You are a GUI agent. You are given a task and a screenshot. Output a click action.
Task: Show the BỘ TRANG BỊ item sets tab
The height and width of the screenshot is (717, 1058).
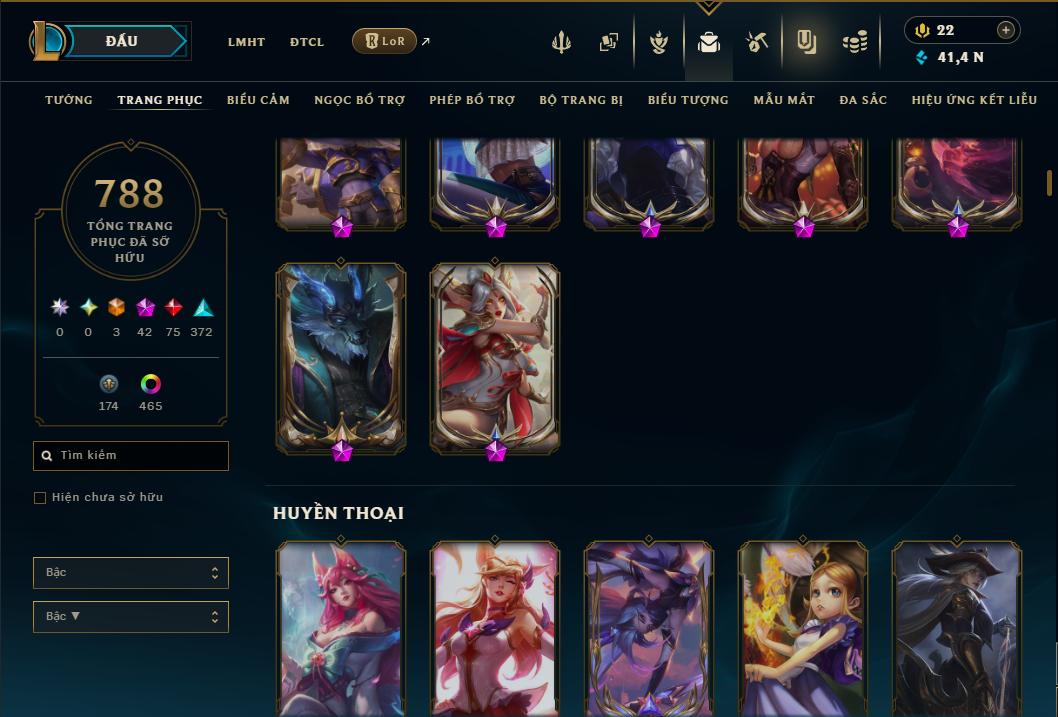[581, 100]
